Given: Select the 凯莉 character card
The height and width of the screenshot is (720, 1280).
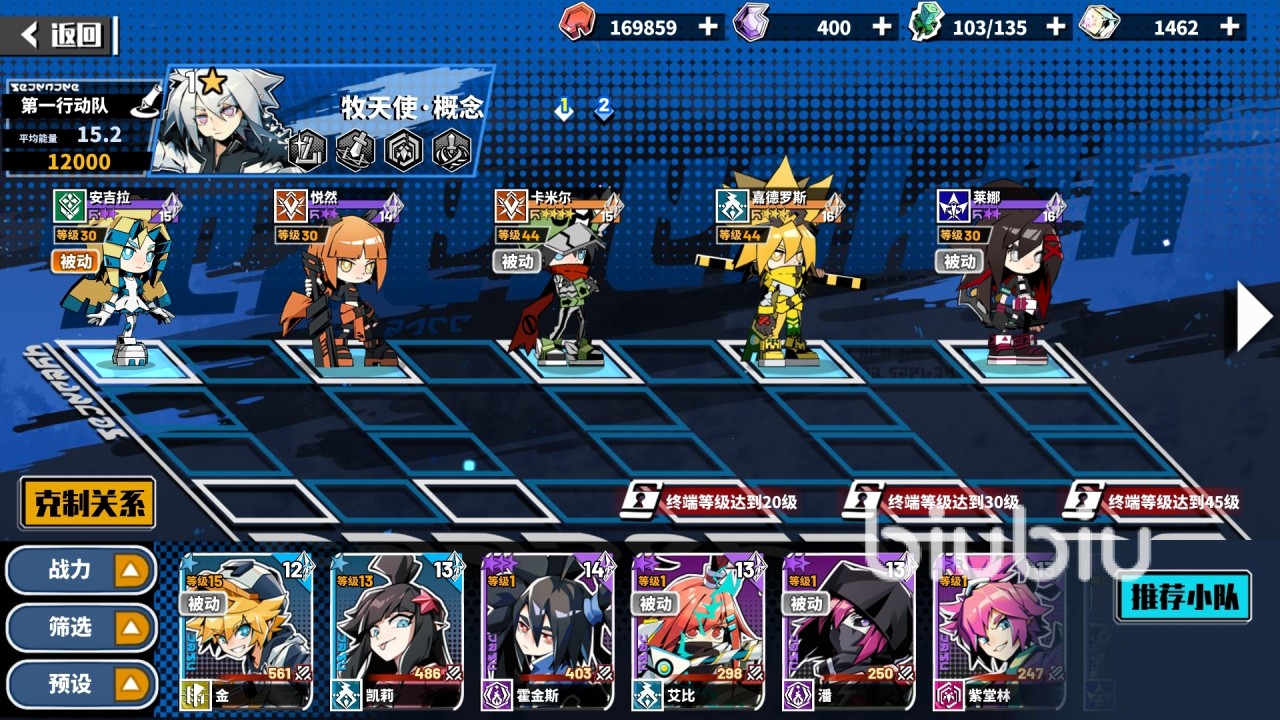Looking at the screenshot, I should pyautogui.click(x=396, y=632).
